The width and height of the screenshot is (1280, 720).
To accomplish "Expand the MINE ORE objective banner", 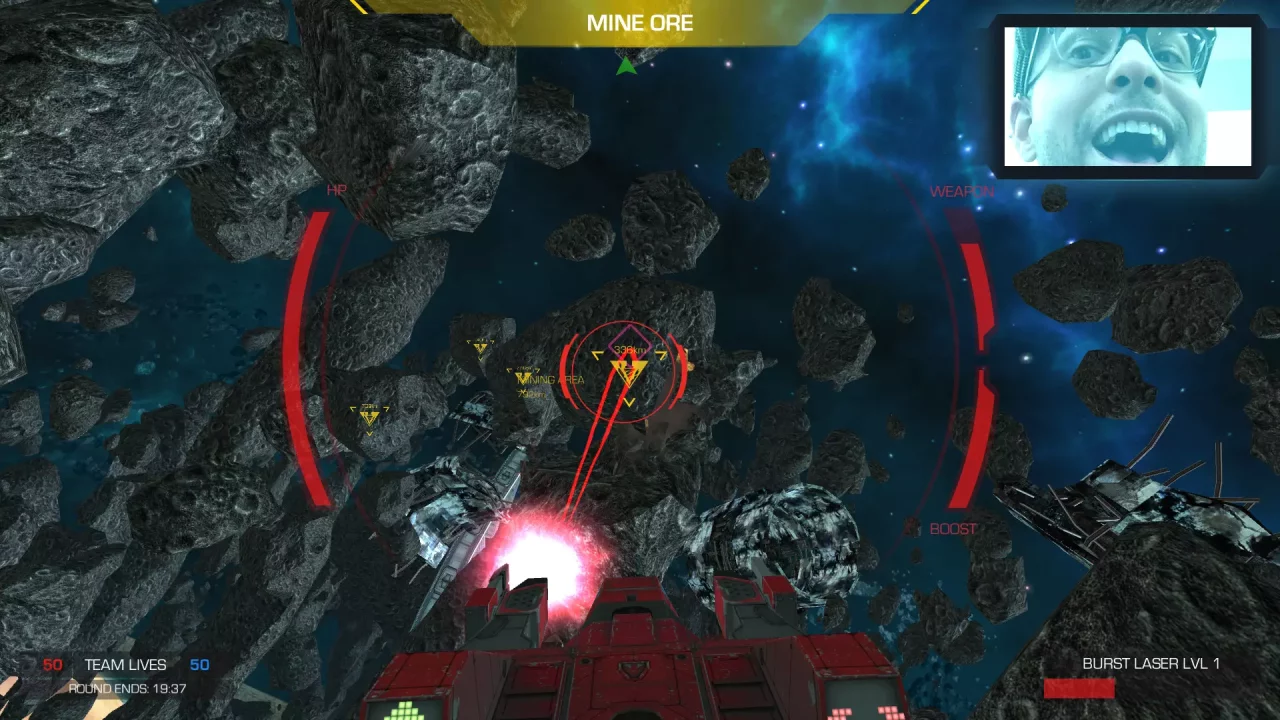I will click(x=640, y=23).
